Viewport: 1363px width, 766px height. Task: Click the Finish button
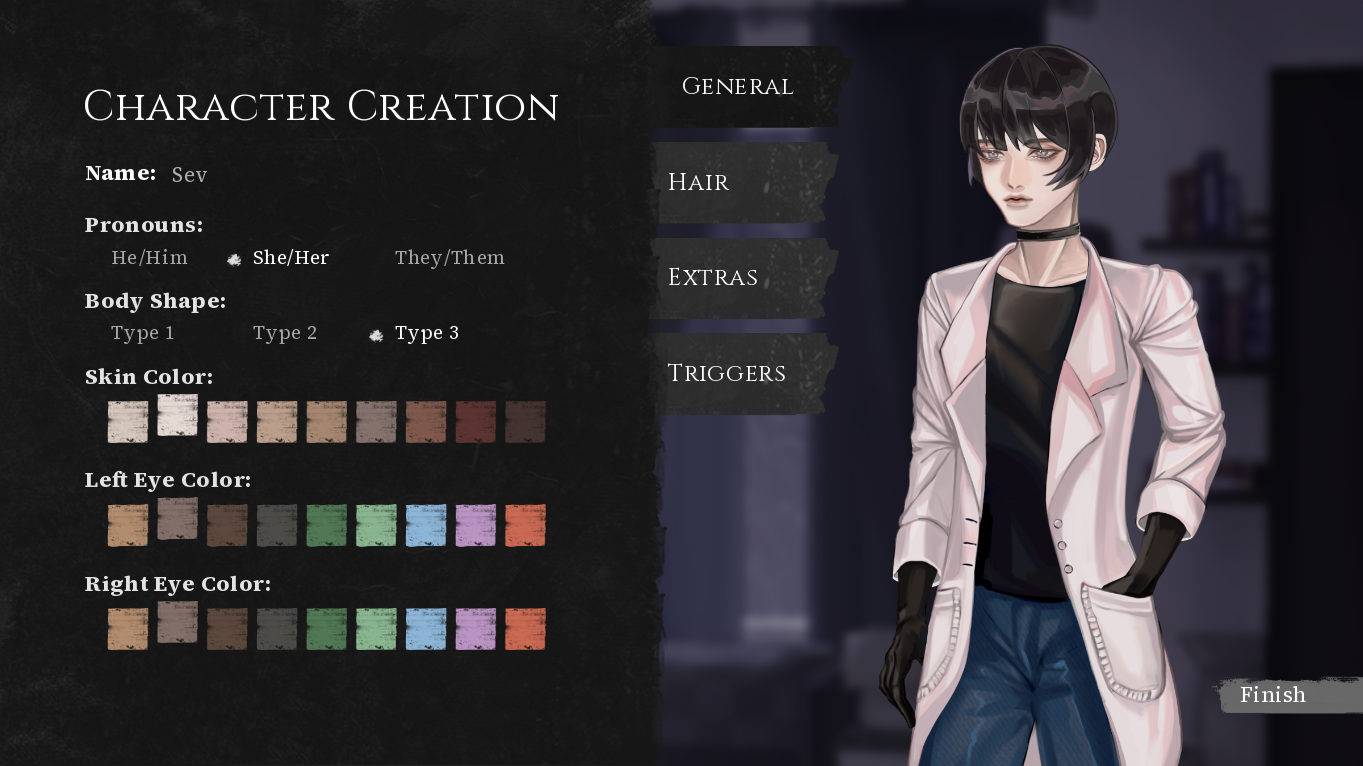click(1273, 695)
